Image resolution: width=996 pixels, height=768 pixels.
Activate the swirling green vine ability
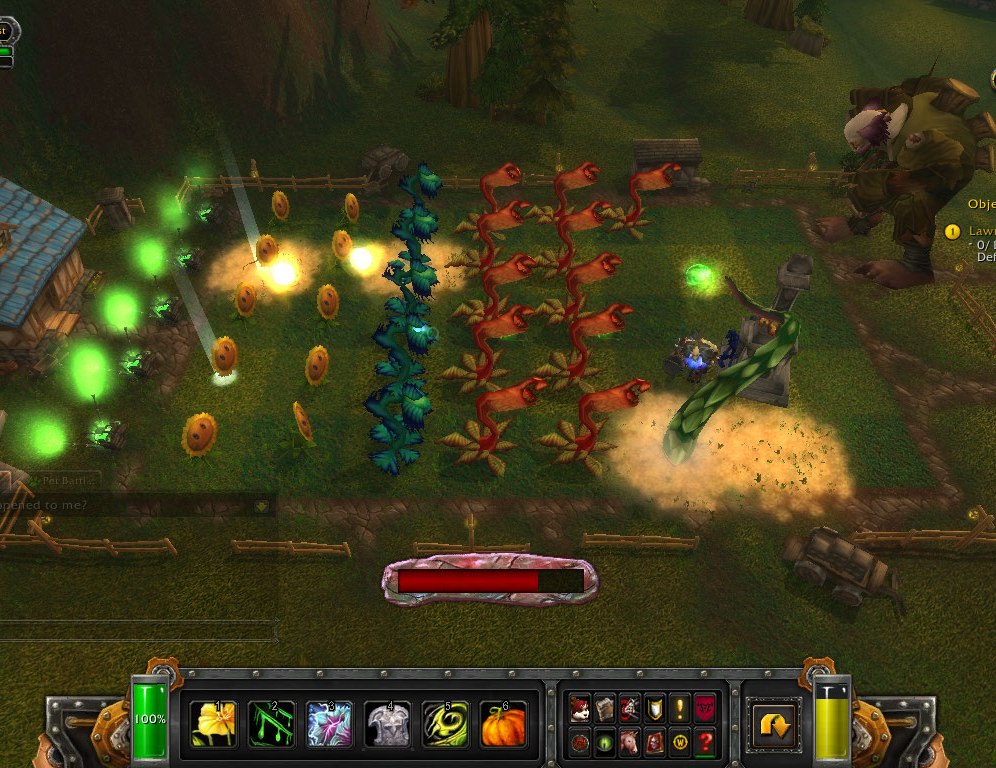[x=446, y=722]
